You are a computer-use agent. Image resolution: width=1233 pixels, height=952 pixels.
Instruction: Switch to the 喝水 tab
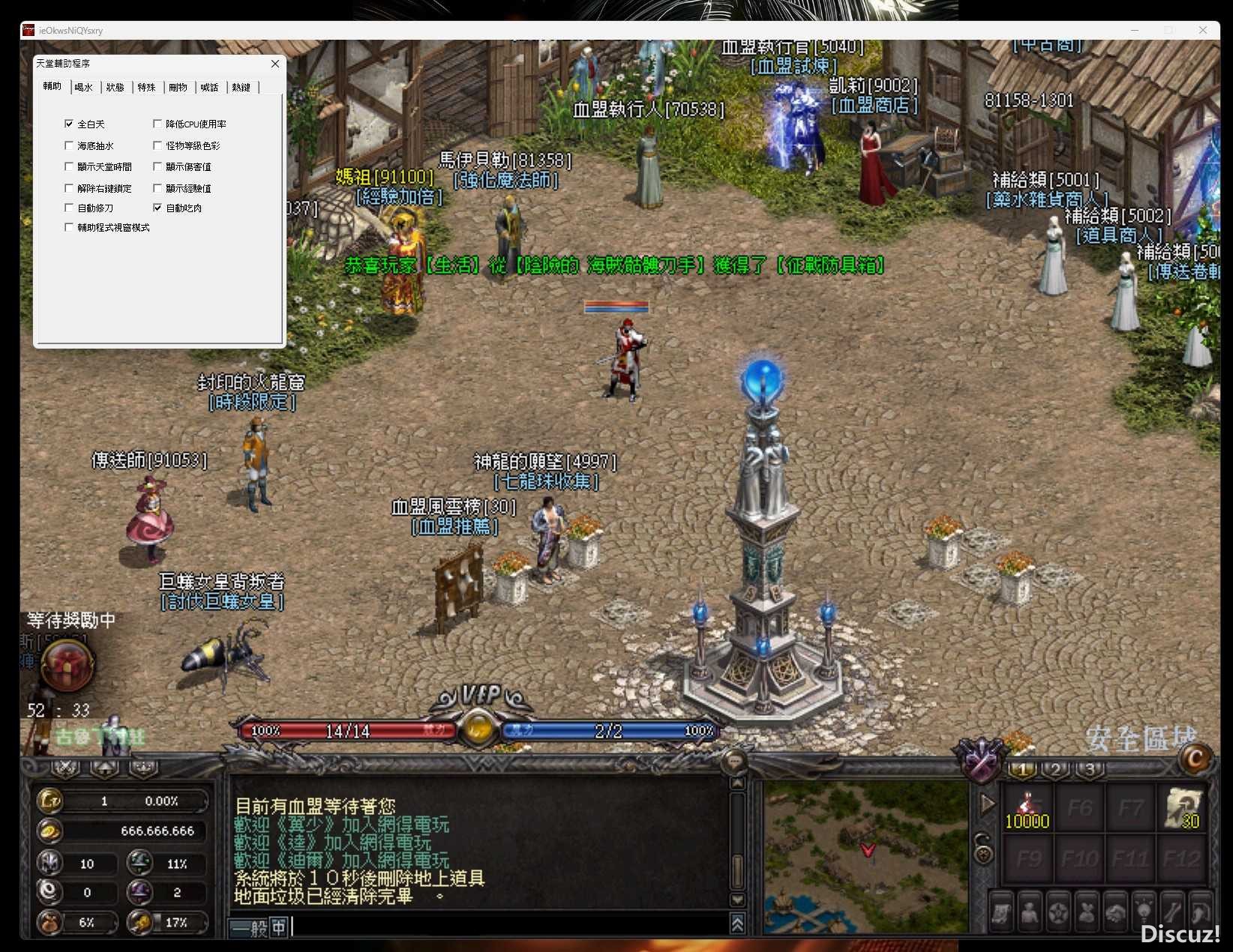83,88
